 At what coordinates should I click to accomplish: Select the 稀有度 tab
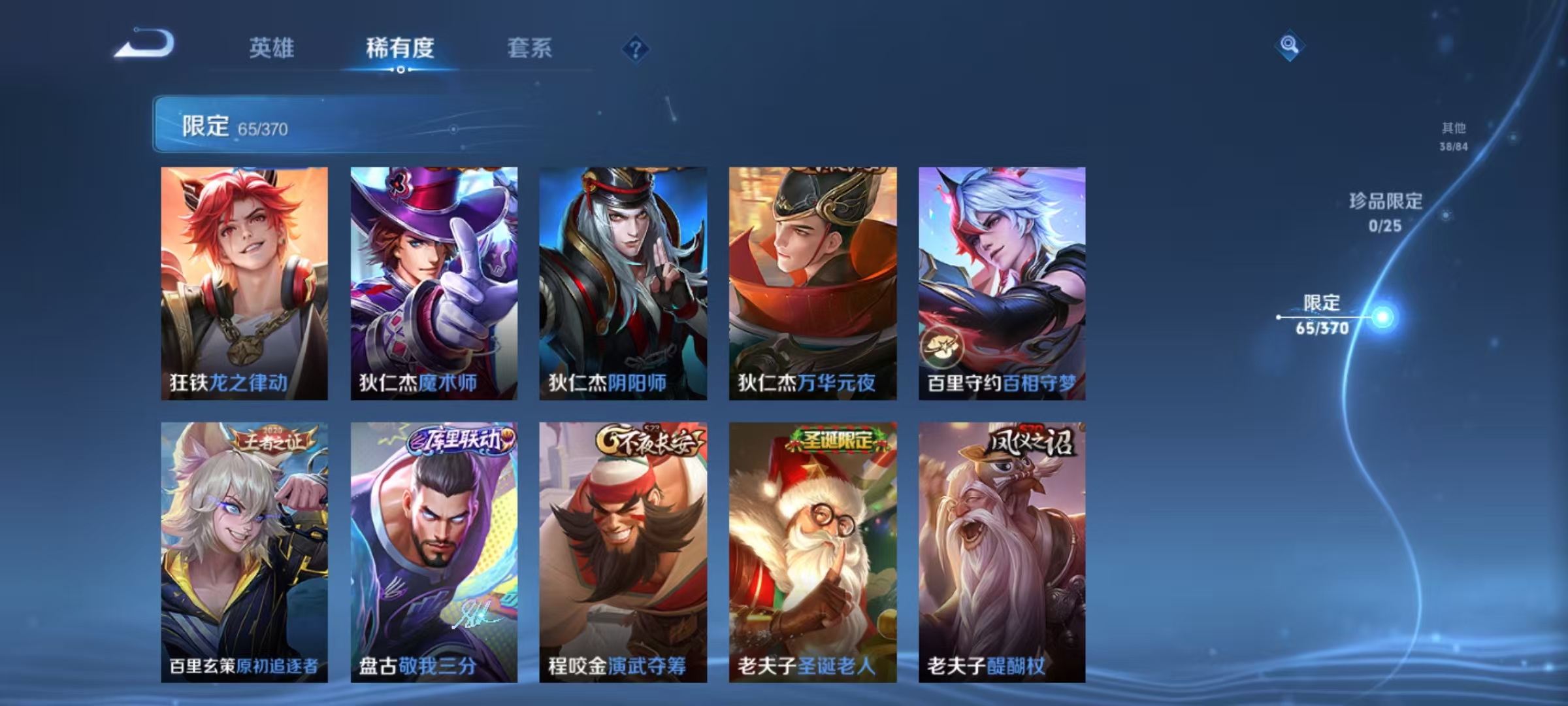pyautogui.click(x=400, y=48)
